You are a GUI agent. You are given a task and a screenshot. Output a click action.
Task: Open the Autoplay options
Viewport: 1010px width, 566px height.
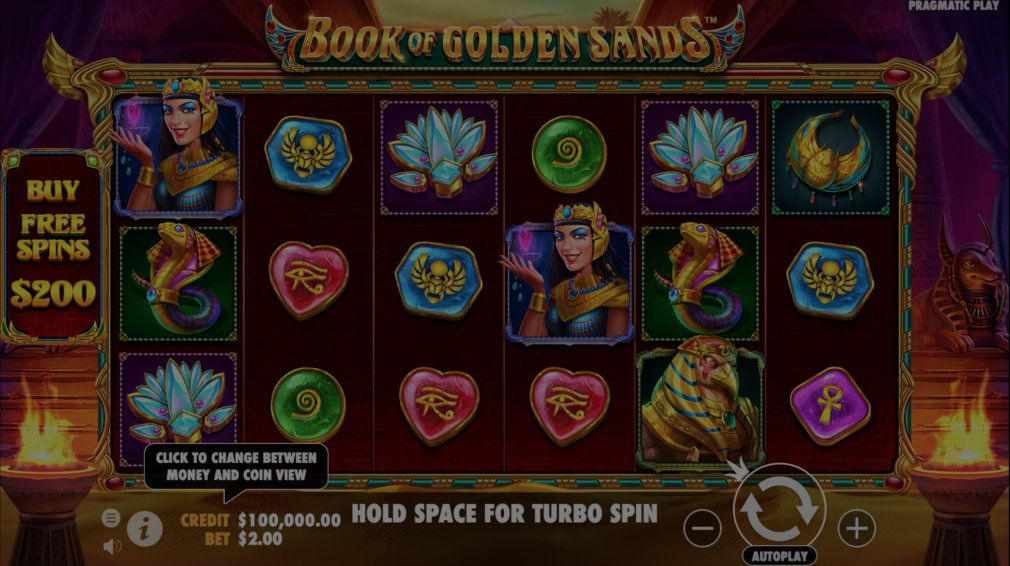(779, 555)
